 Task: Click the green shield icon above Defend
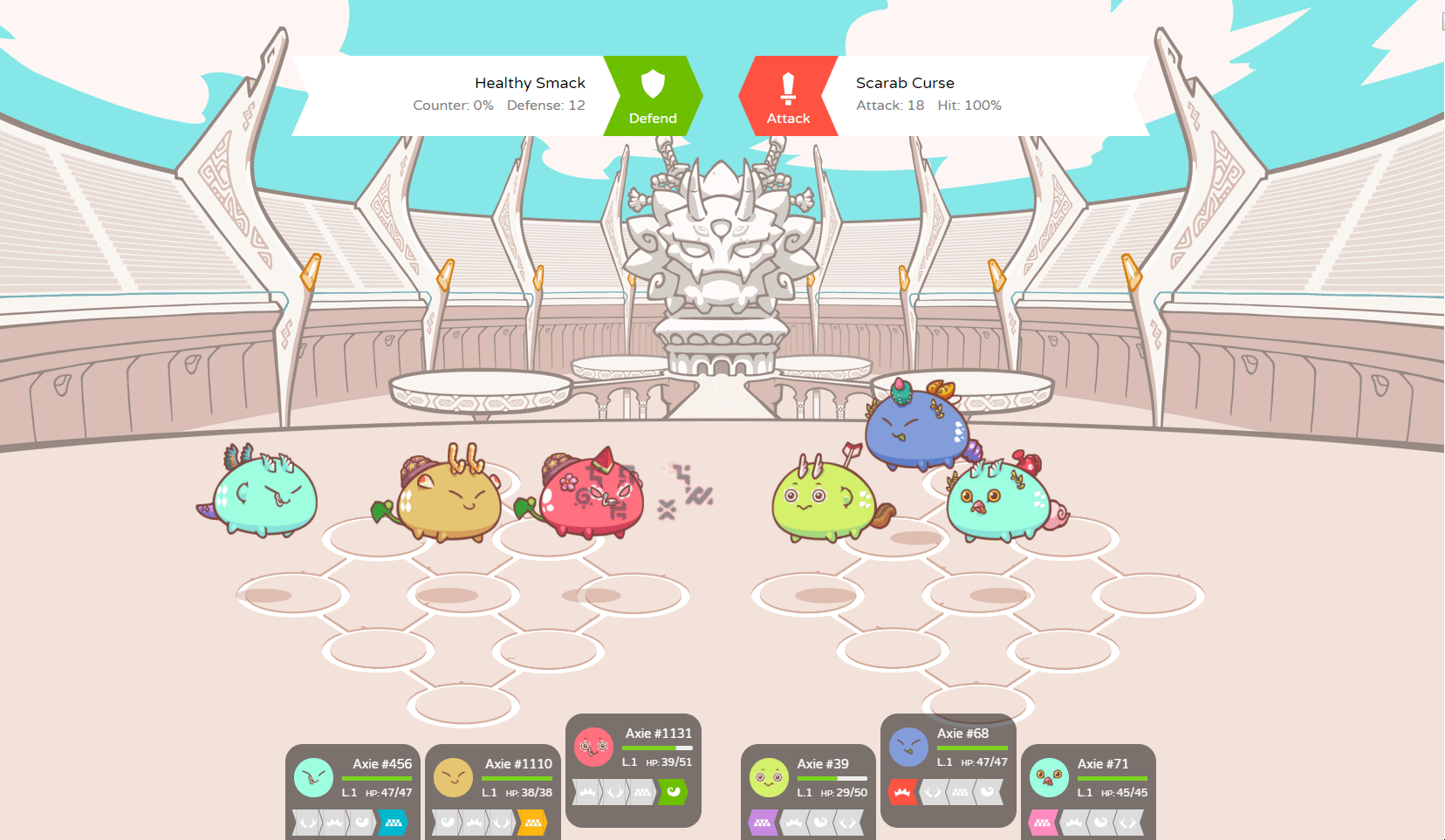point(654,83)
